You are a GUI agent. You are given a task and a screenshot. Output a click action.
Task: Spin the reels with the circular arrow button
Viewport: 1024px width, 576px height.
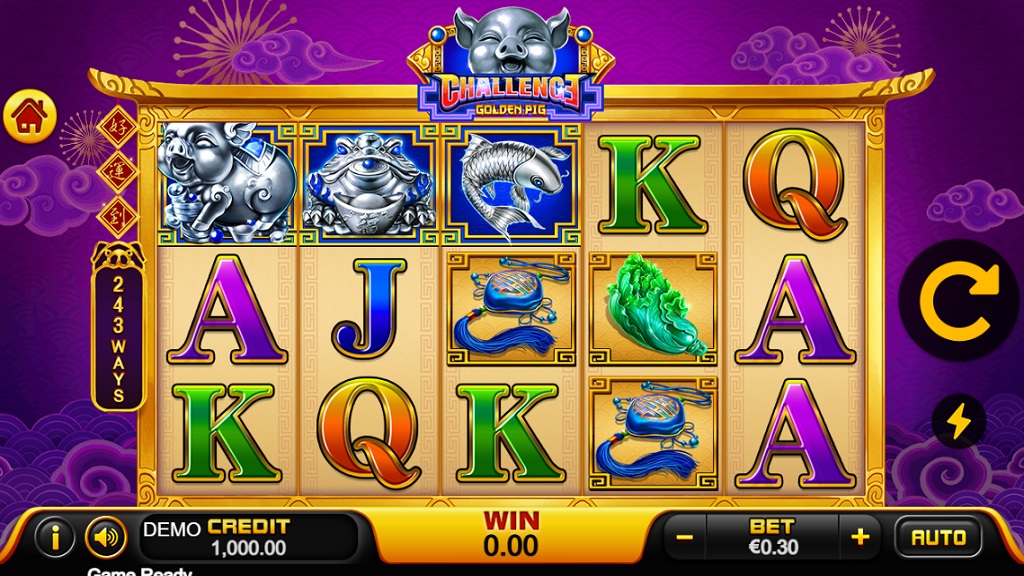coord(959,300)
